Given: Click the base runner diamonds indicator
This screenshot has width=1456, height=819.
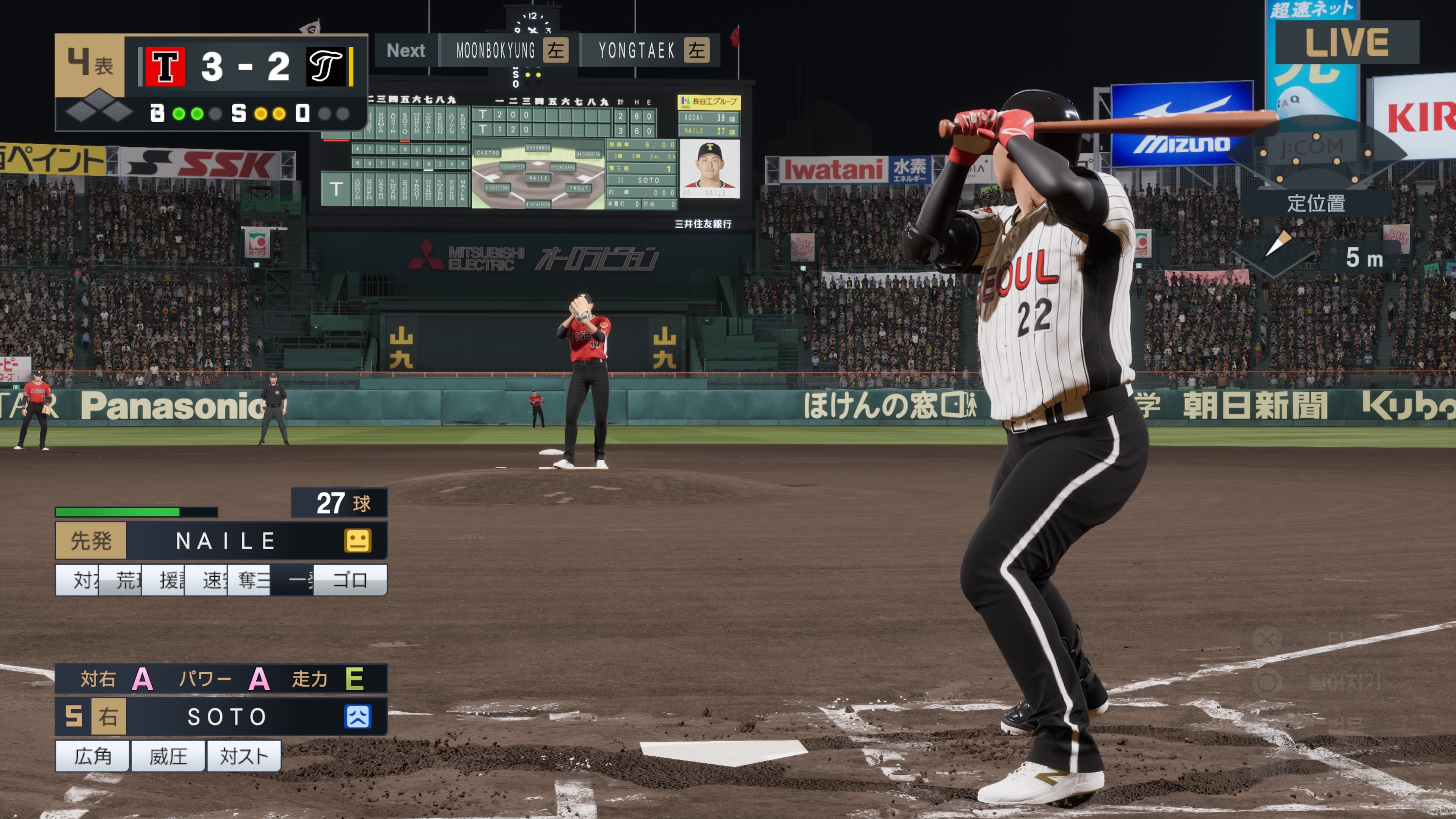Looking at the screenshot, I should (x=99, y=107).
